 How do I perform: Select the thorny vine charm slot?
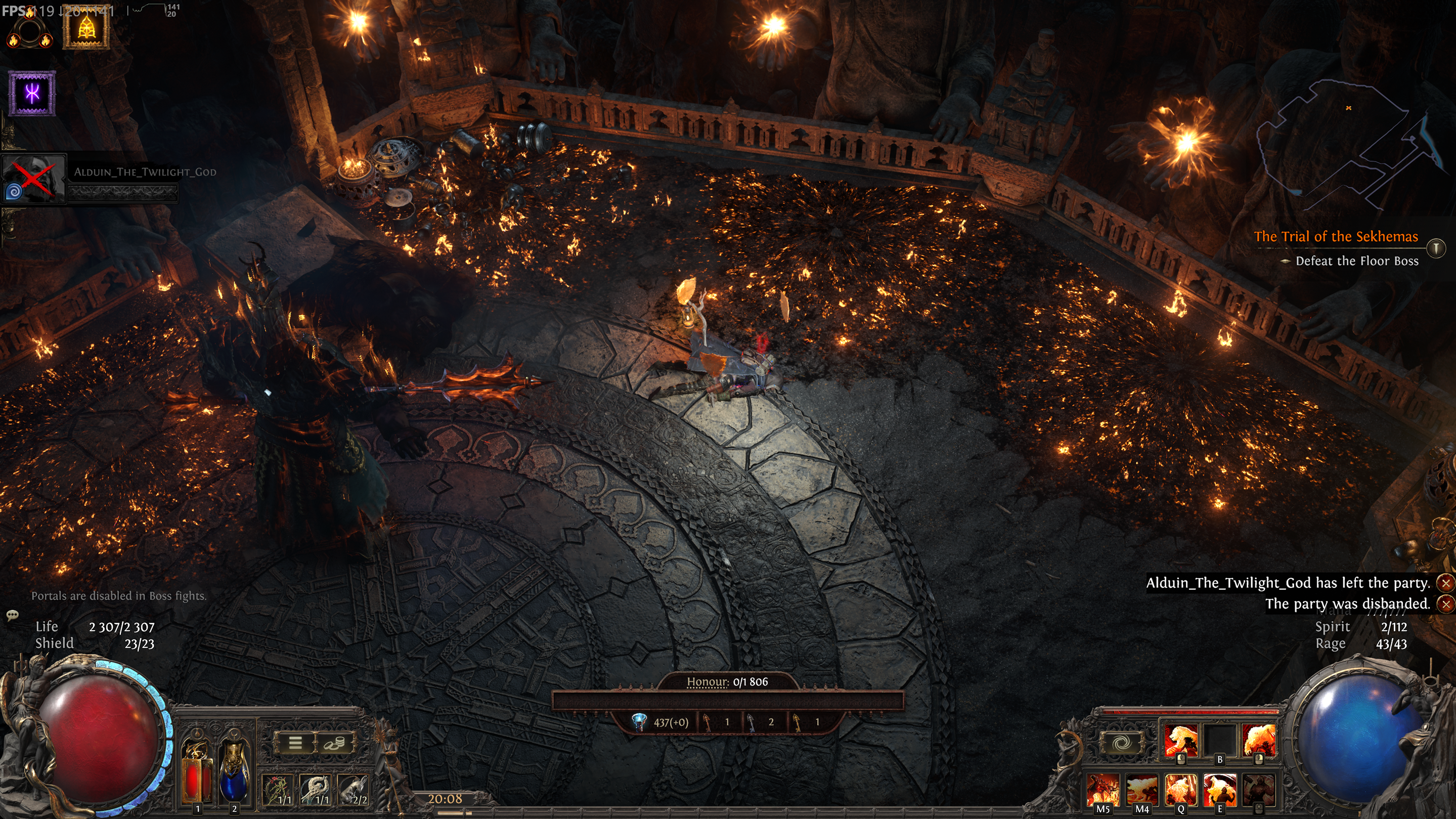click(x=278, y=789)
